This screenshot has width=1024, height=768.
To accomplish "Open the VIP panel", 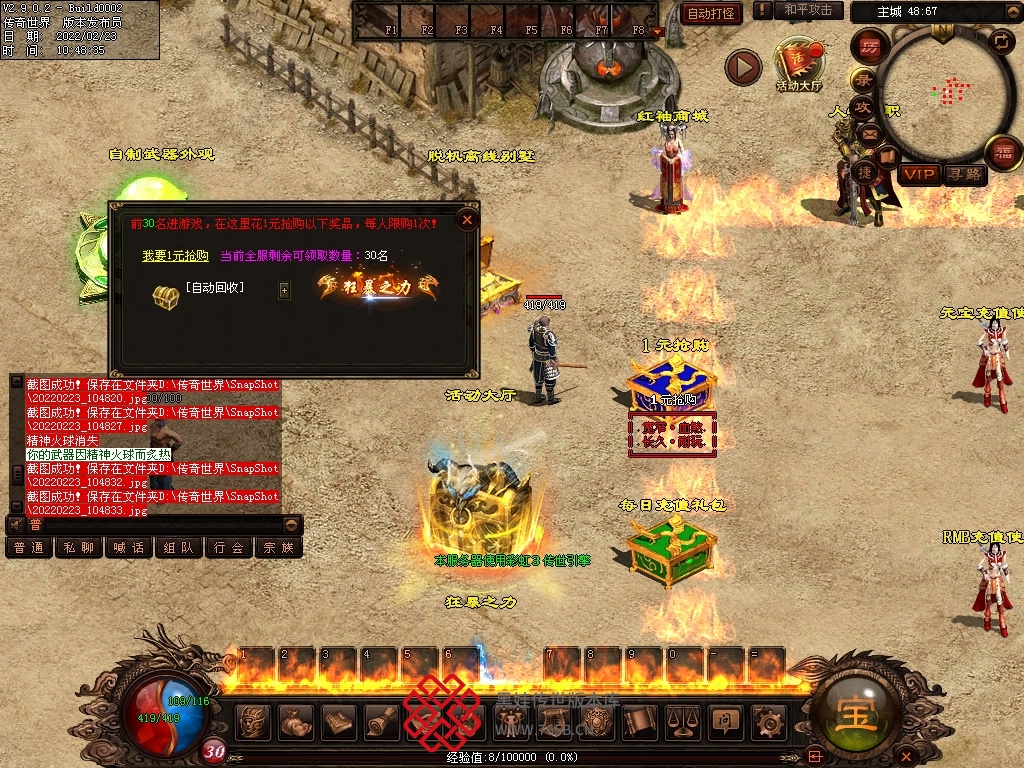I will click(918, 174).
